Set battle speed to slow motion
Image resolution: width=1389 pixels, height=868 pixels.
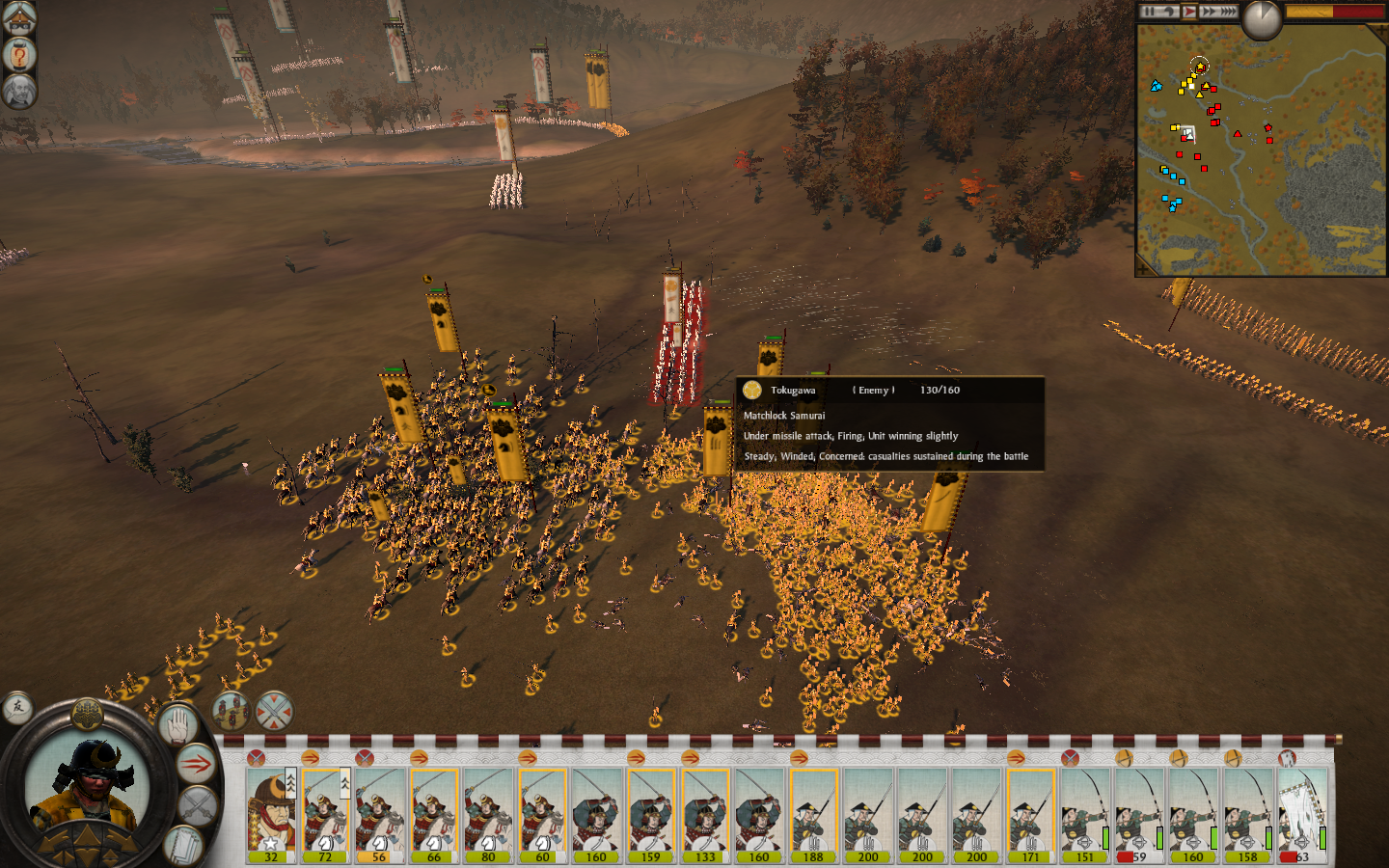(1169, 12)
